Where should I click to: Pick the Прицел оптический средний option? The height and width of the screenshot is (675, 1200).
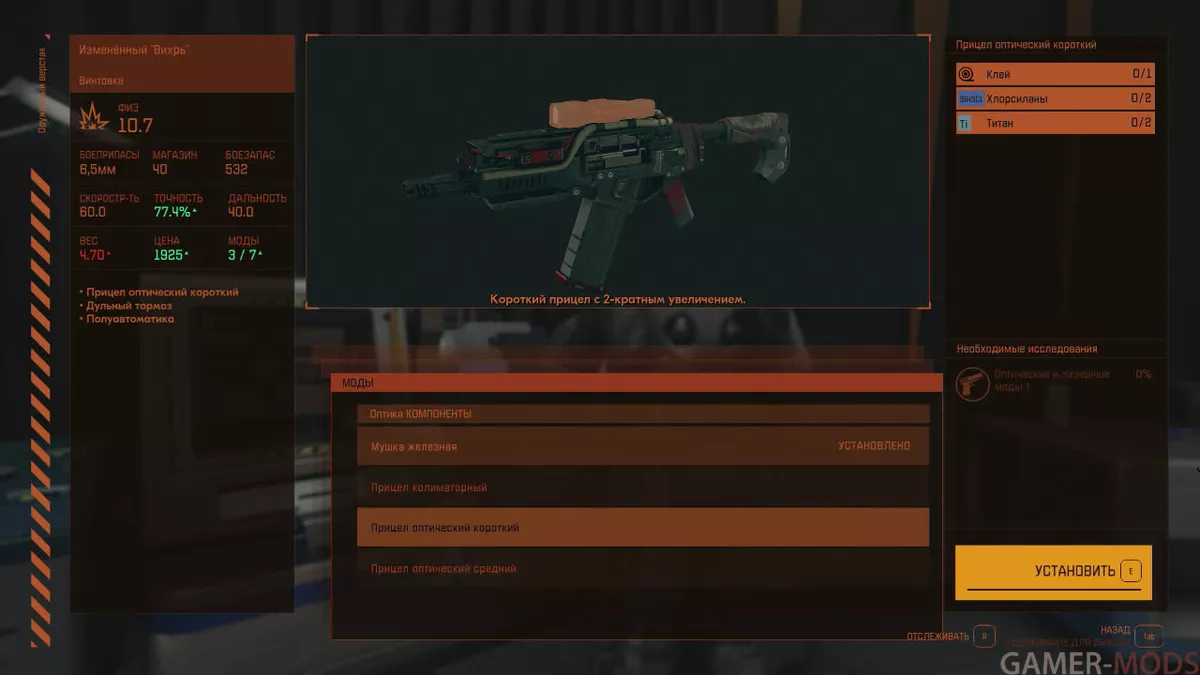click(x=642, y=568)
